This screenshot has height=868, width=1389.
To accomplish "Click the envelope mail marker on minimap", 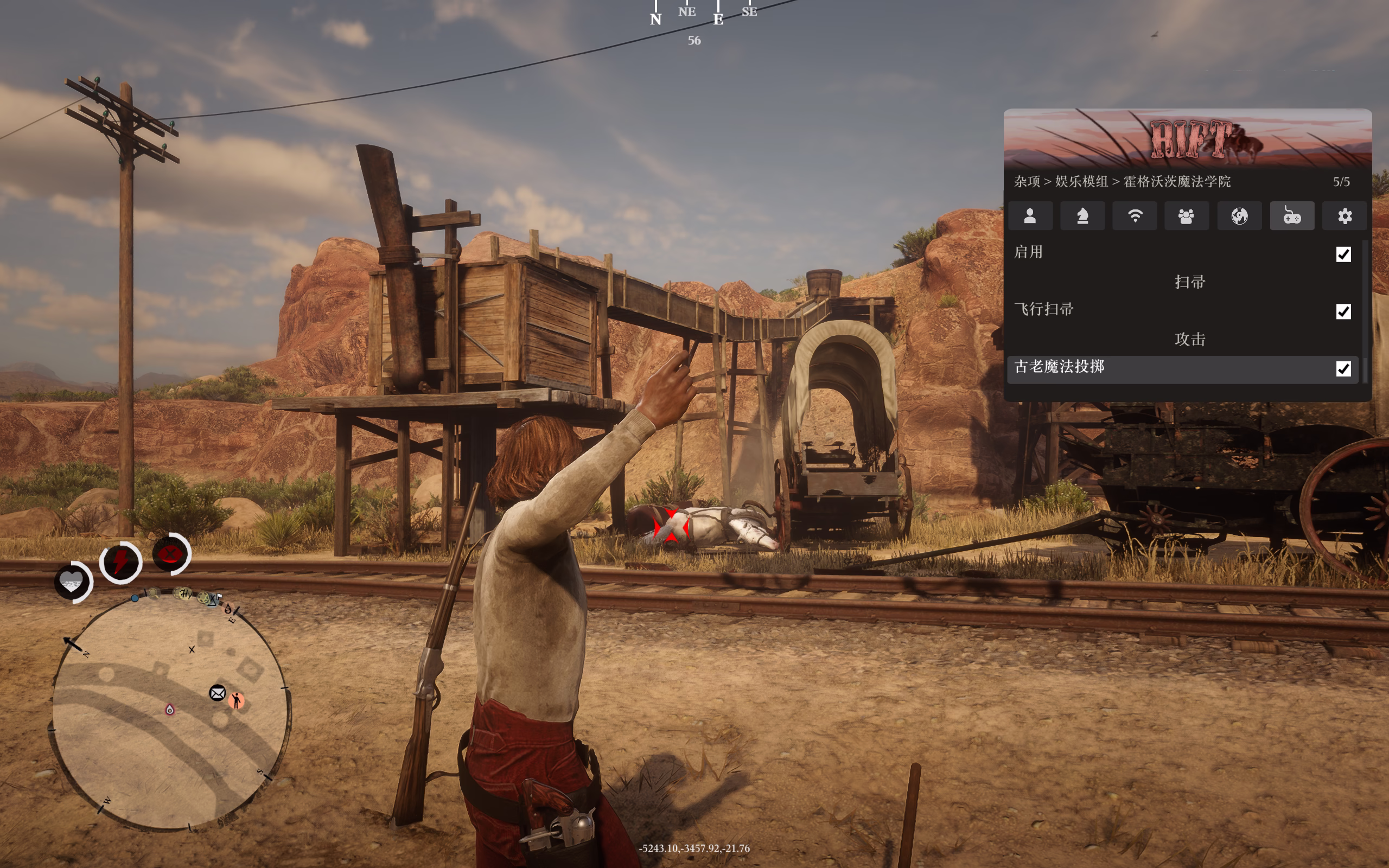I will point(218,693).
